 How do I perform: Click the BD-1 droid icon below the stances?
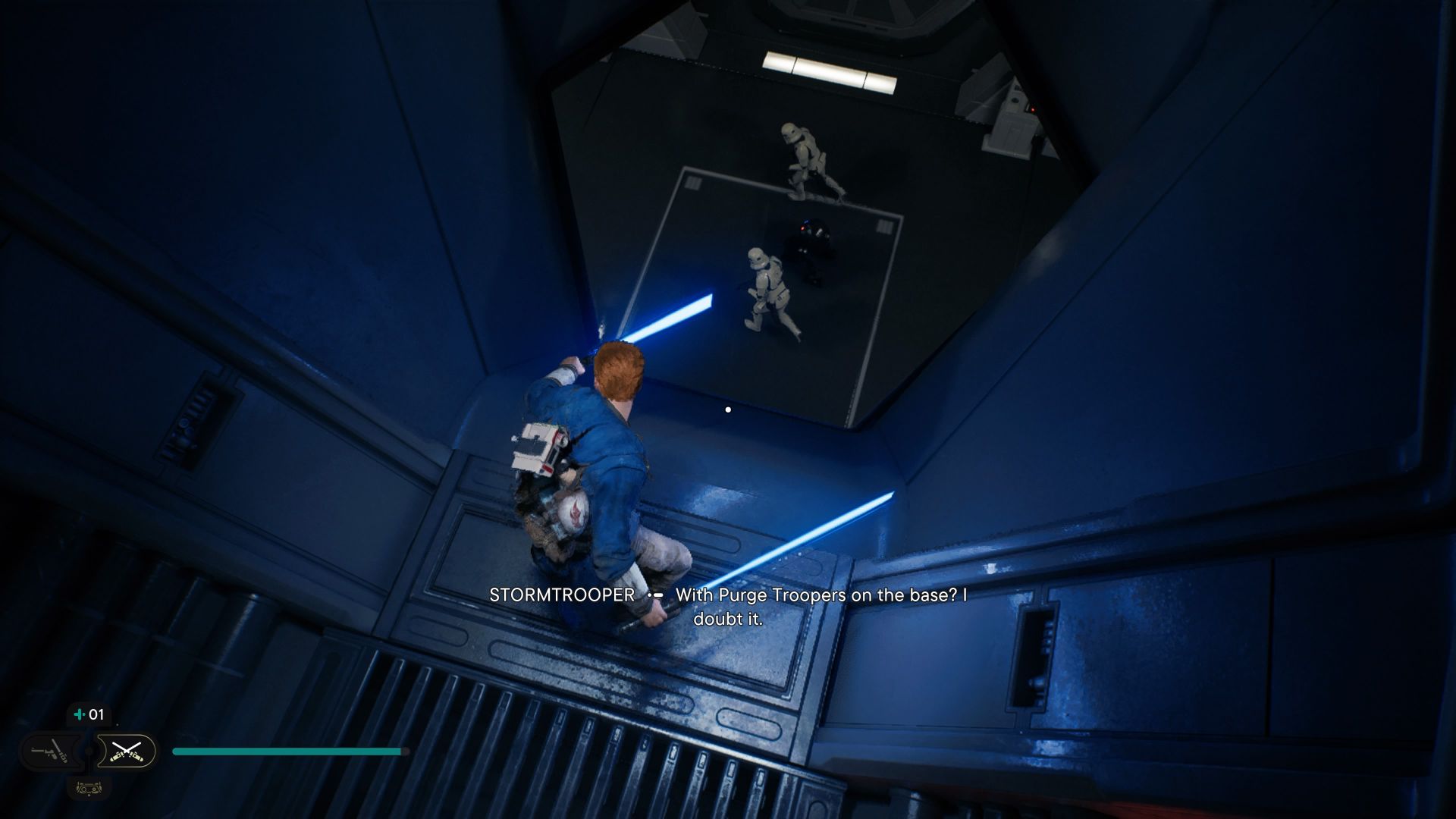click(x=89, y=789)
